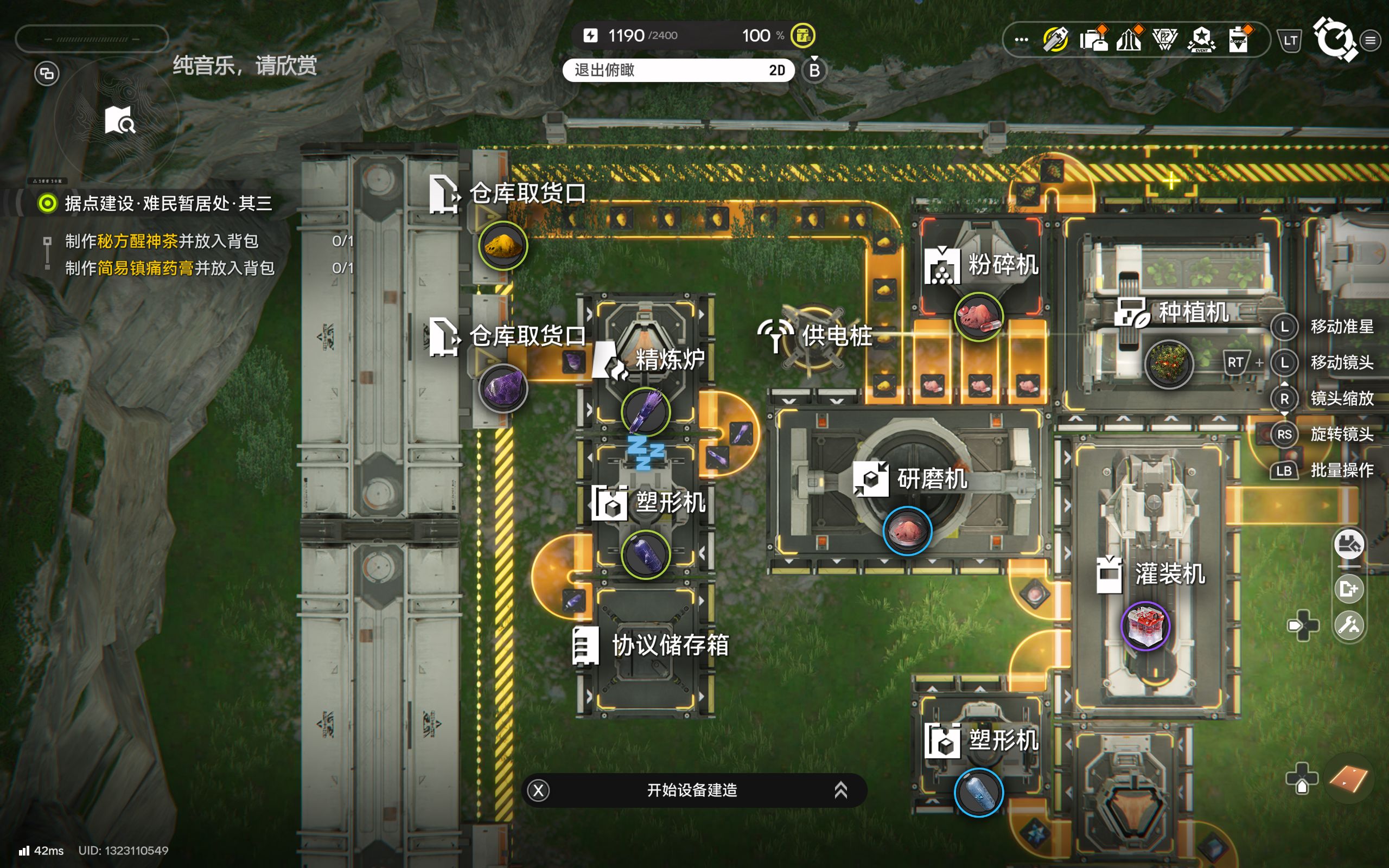
Task: Click the start equipment construction bar
Action: 693,790
